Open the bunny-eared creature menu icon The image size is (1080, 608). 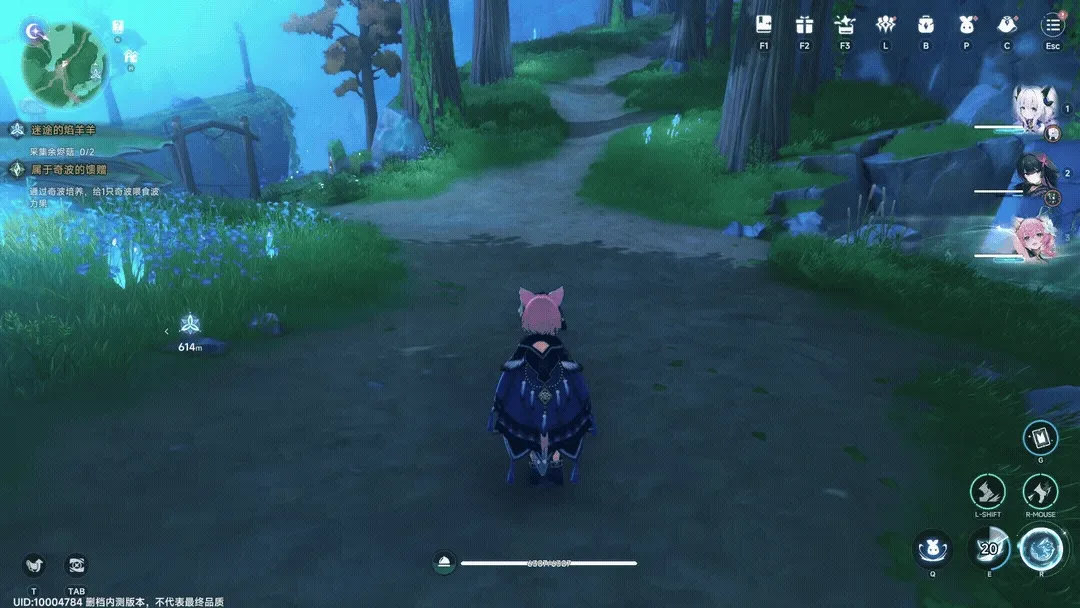[x=966, y=25]
